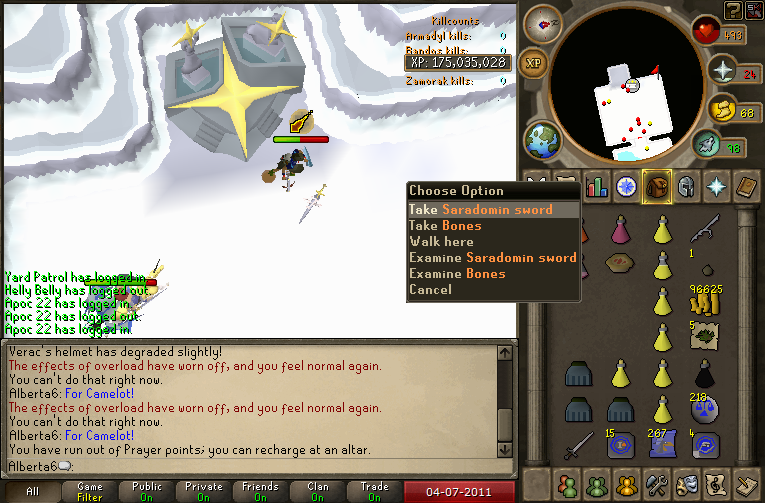
Task: Open the summoning wolf orb
Action: pyautogui.click(x=709, y=147)
